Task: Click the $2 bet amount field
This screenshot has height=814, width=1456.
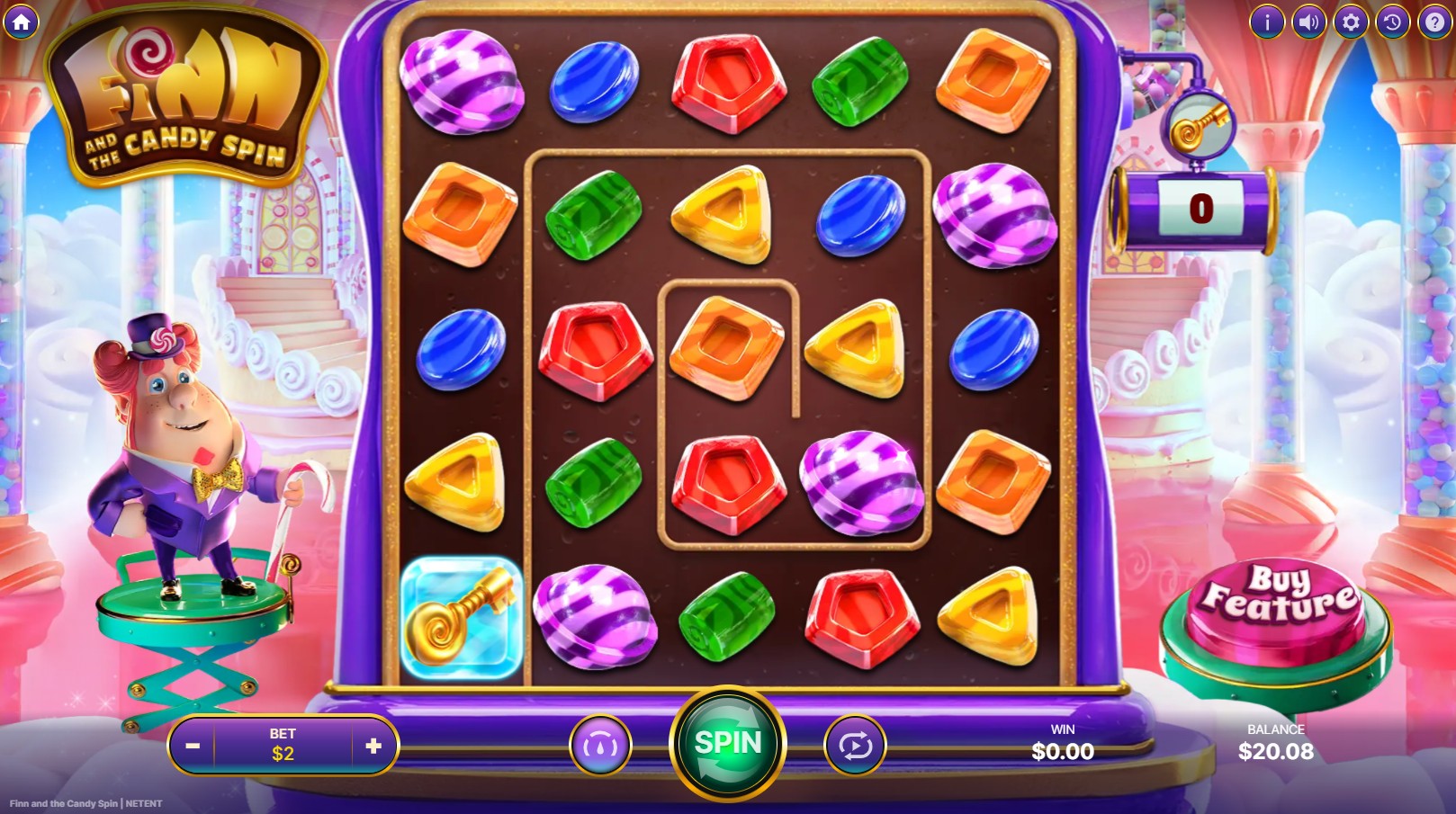Action: 283,745
